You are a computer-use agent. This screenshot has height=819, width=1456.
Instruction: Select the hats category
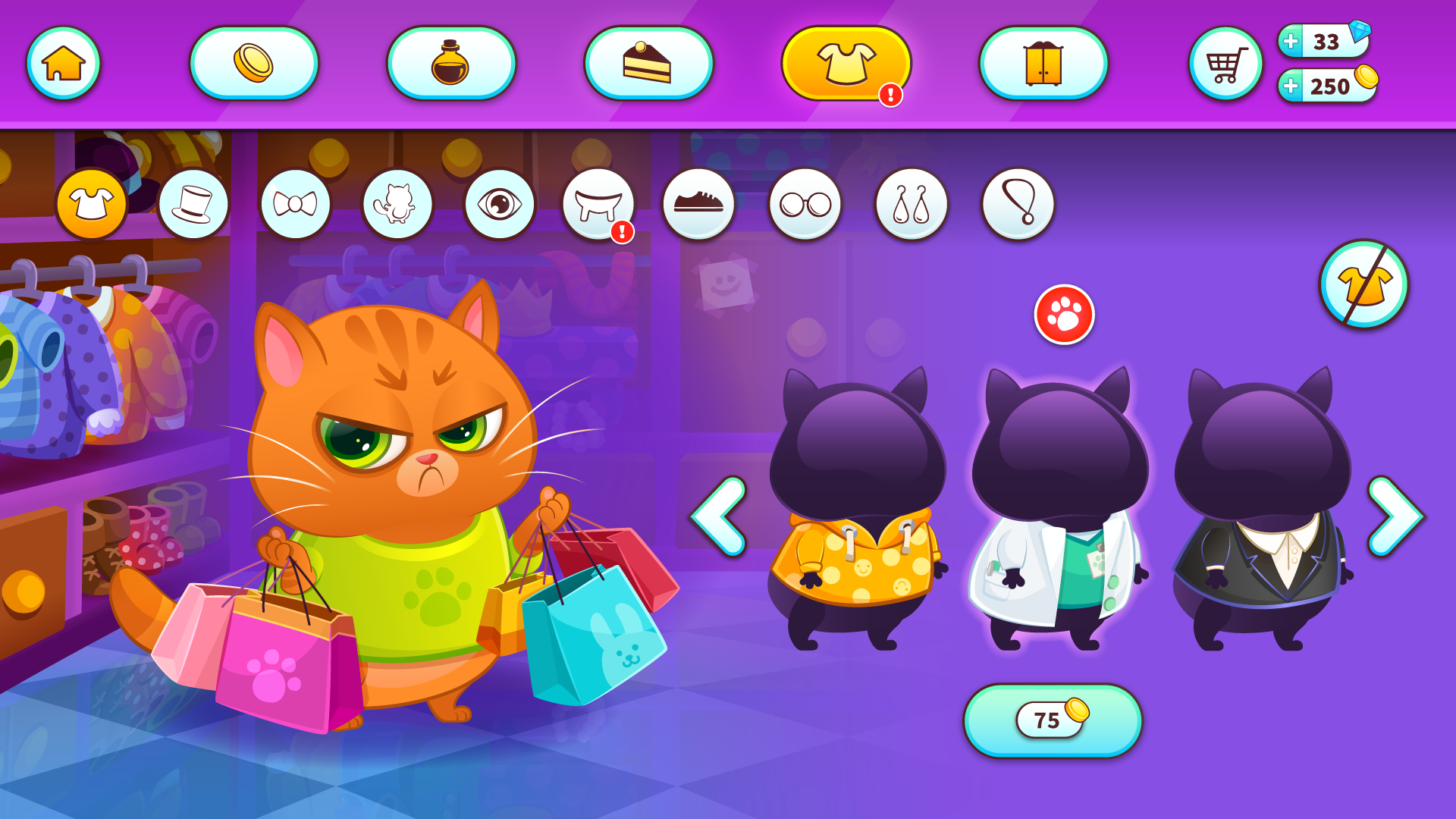(193, 203)
